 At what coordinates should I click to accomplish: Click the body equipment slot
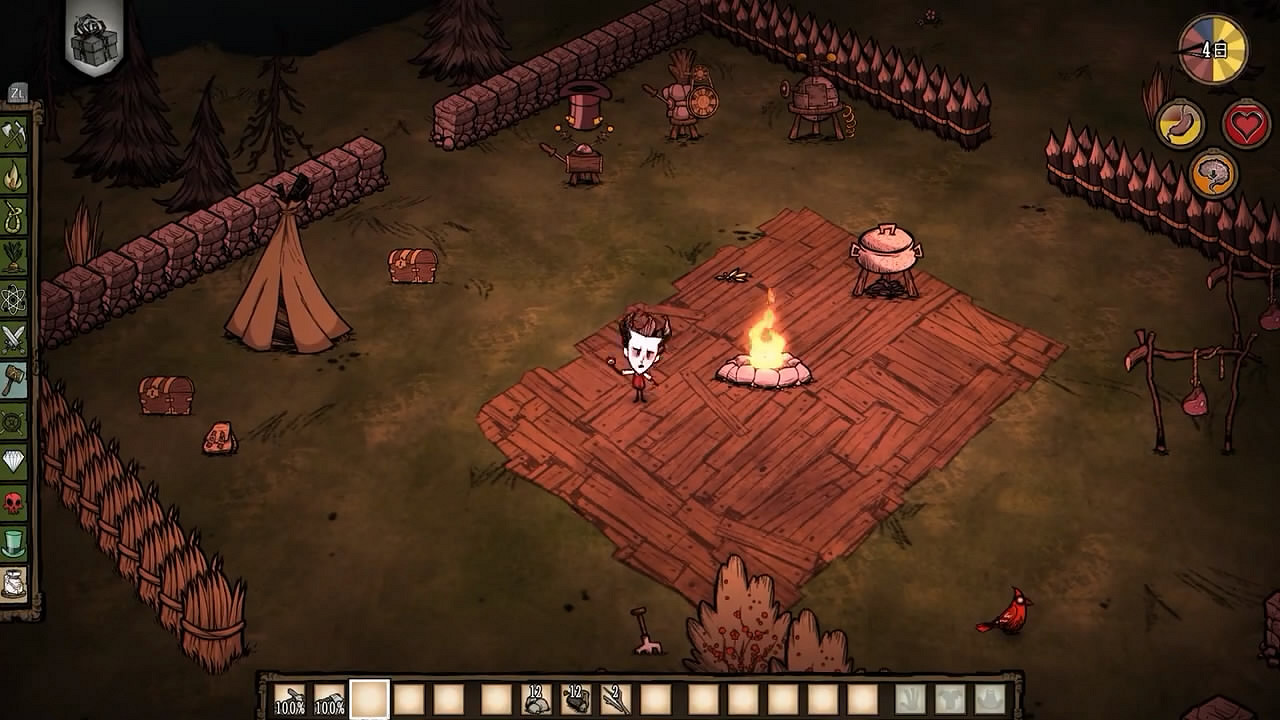pos(950,699)
